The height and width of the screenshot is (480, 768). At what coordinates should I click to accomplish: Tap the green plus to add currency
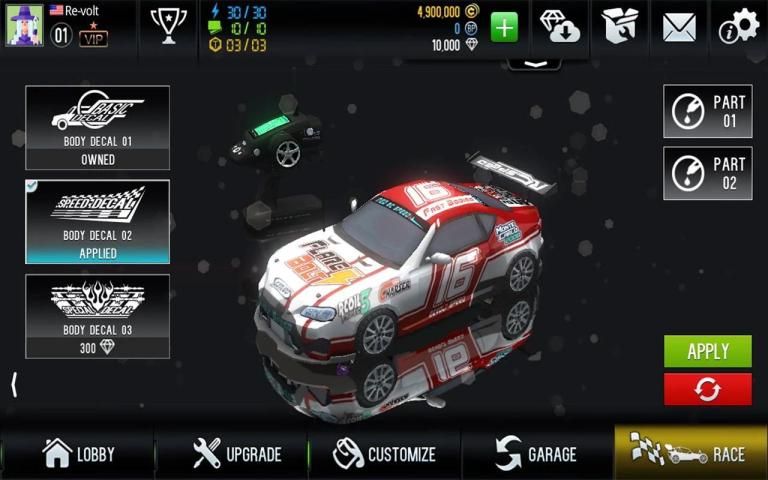[504, 27]
